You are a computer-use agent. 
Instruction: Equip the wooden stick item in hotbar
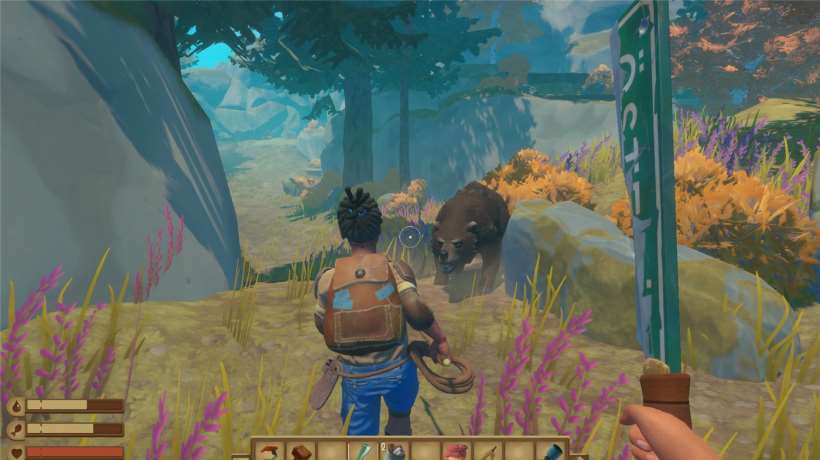[x=487, y=452]
